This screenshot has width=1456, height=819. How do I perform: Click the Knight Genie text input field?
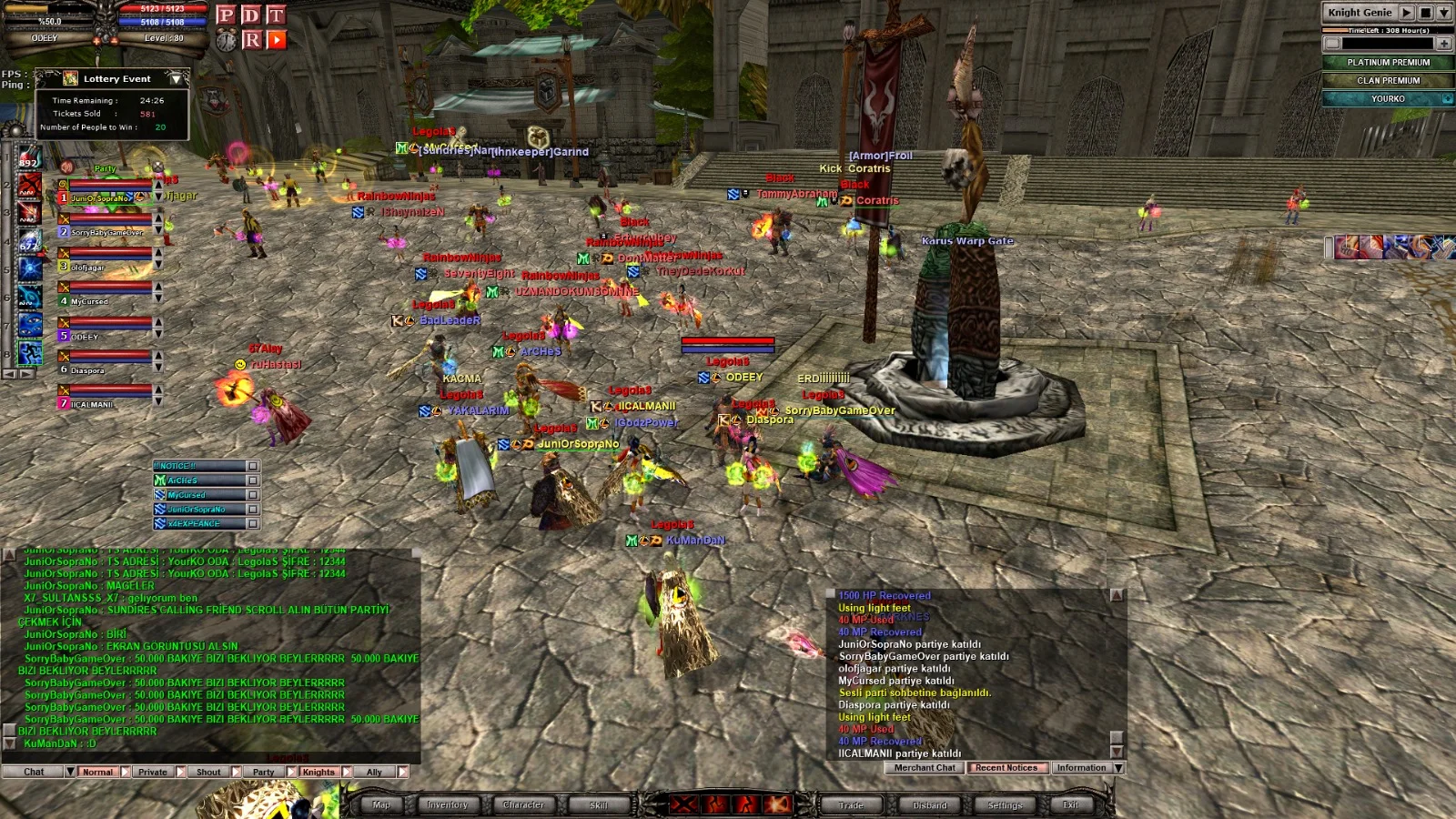click(x=1388, y=44)
